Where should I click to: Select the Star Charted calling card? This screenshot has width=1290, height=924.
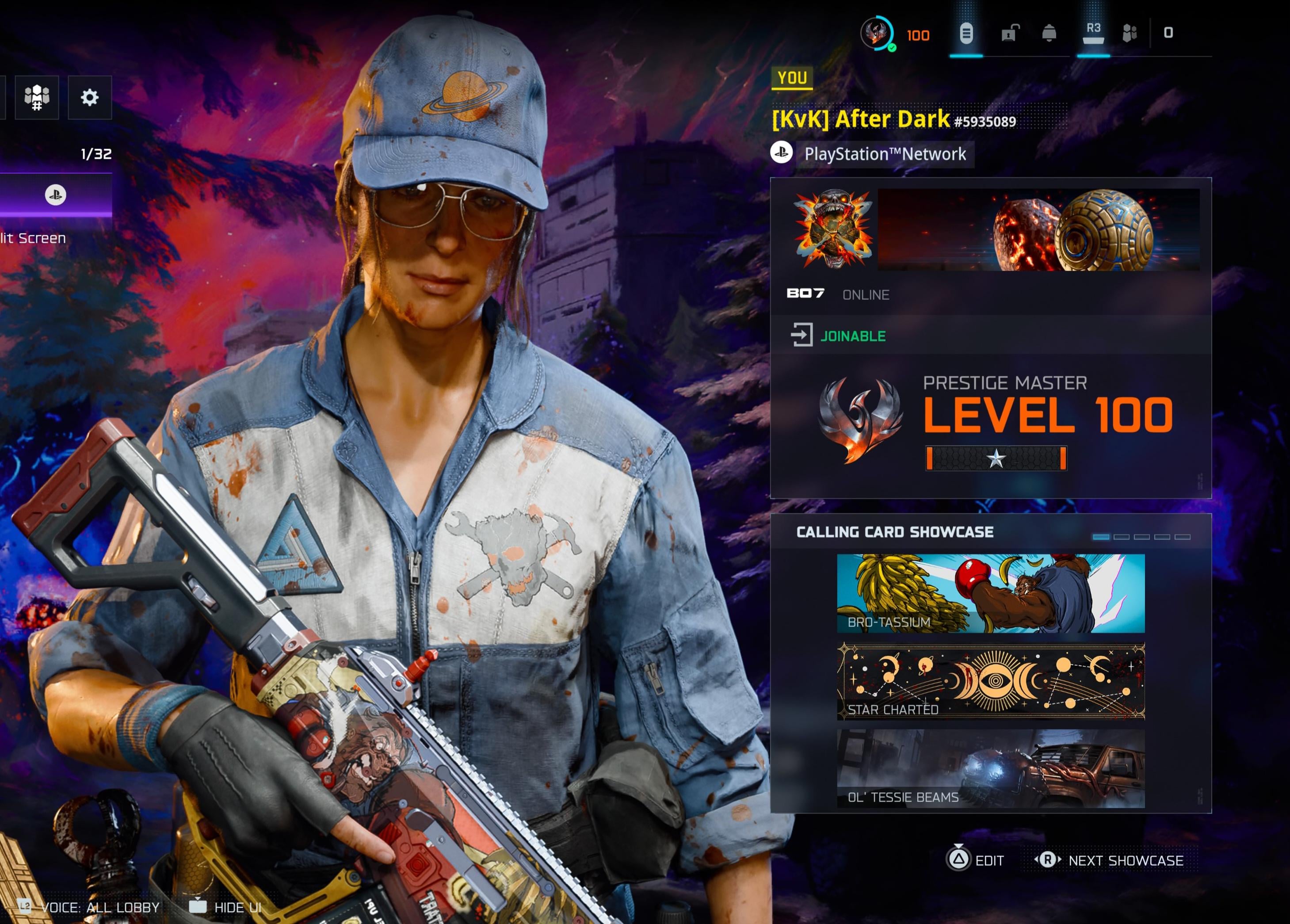tap(990, 681)
